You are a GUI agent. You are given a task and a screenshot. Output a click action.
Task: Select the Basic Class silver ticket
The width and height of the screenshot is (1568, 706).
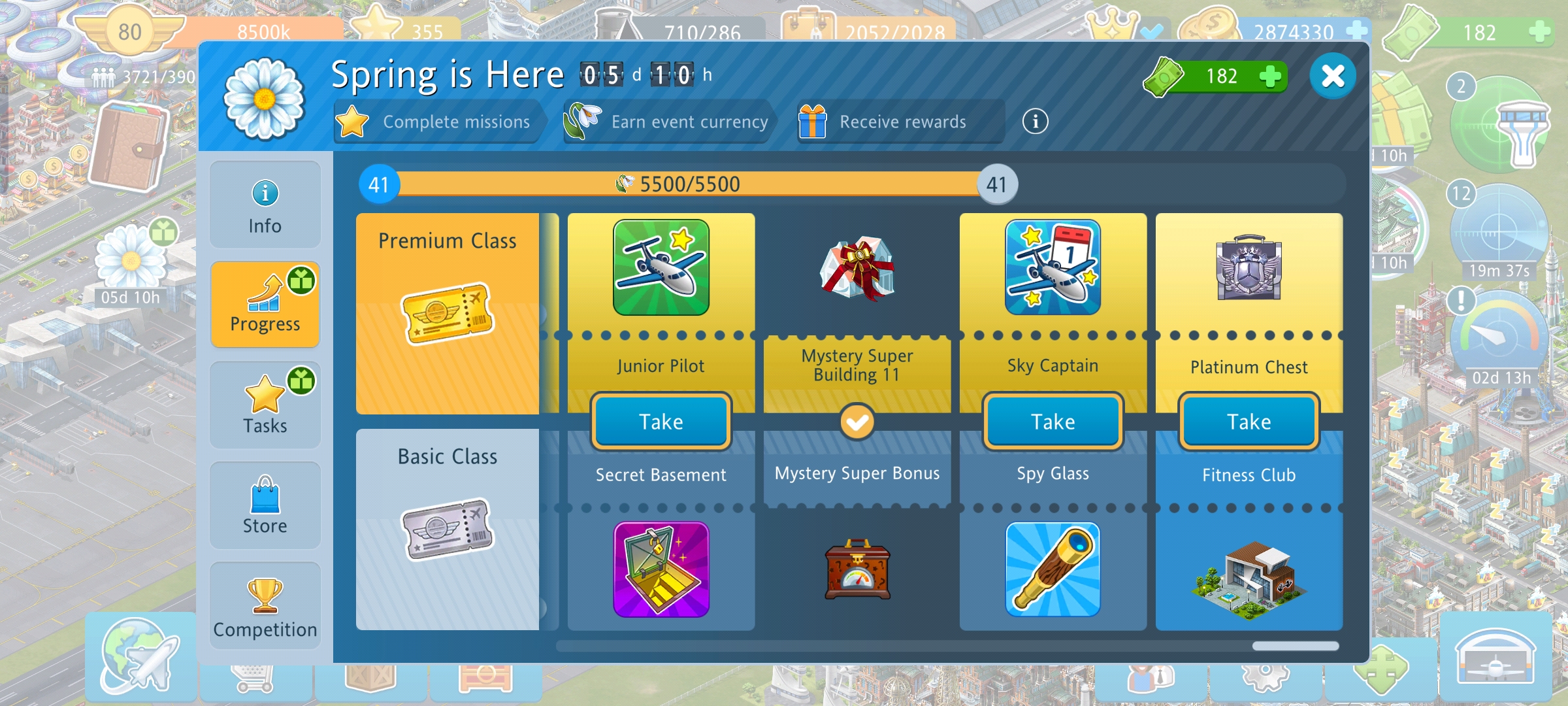pyautogui.click(x=448, y=529)
